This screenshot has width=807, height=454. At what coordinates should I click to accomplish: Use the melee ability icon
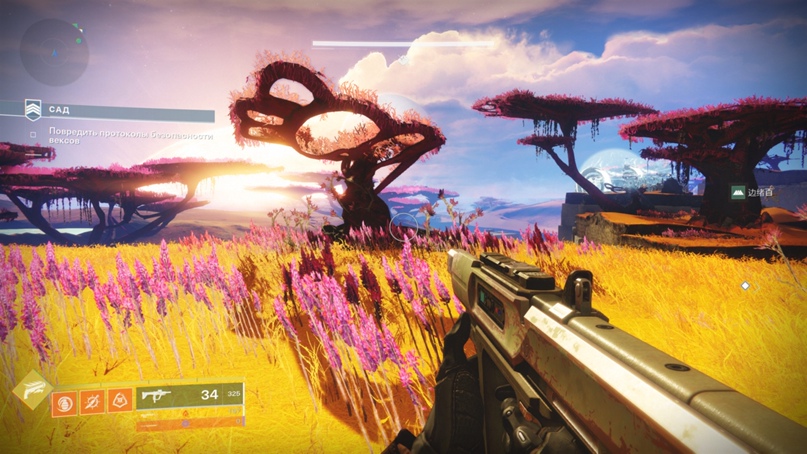pyautogui.click(x=92, y=401)
